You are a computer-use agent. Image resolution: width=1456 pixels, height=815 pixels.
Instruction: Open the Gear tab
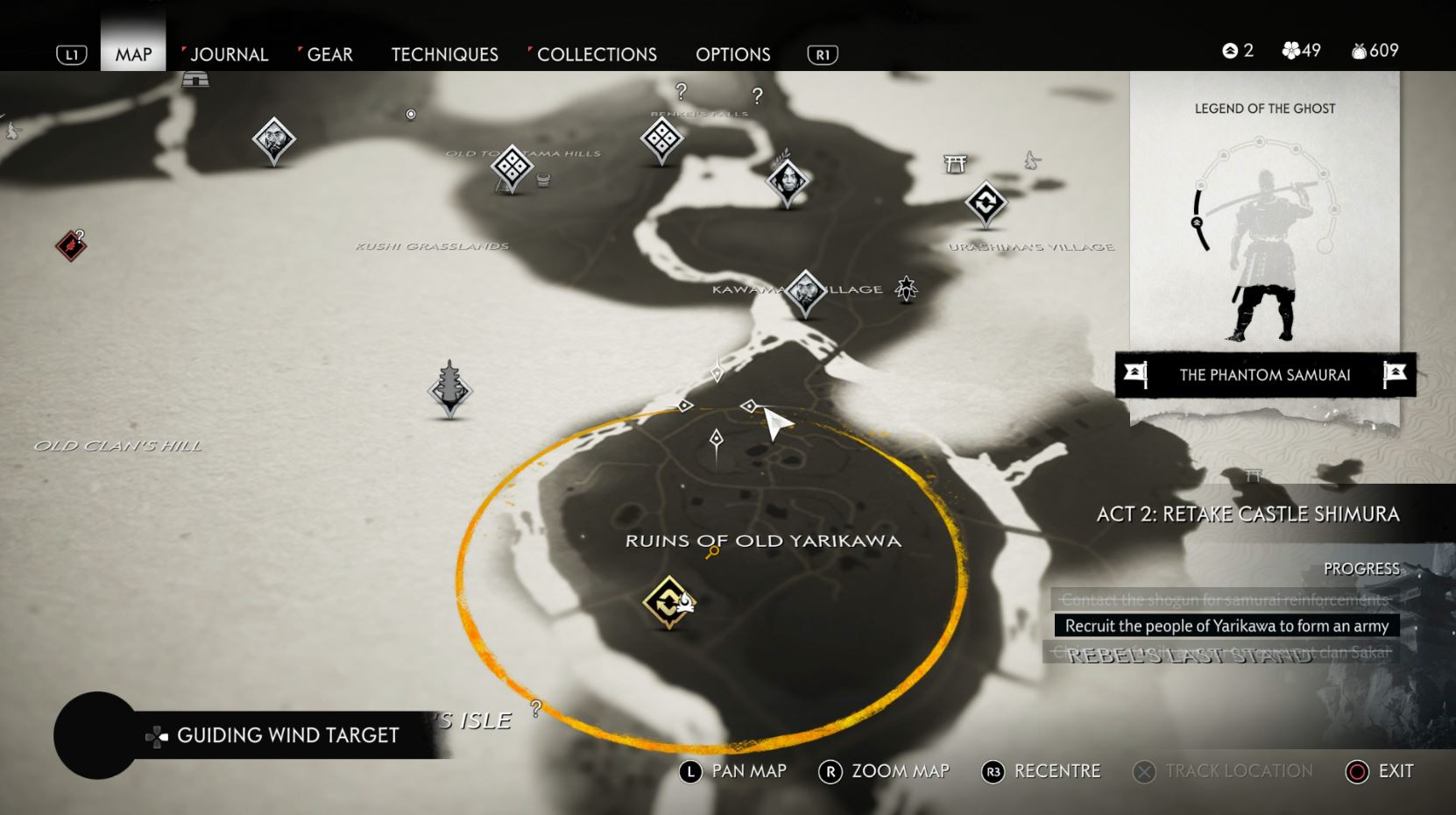point(329,54)
